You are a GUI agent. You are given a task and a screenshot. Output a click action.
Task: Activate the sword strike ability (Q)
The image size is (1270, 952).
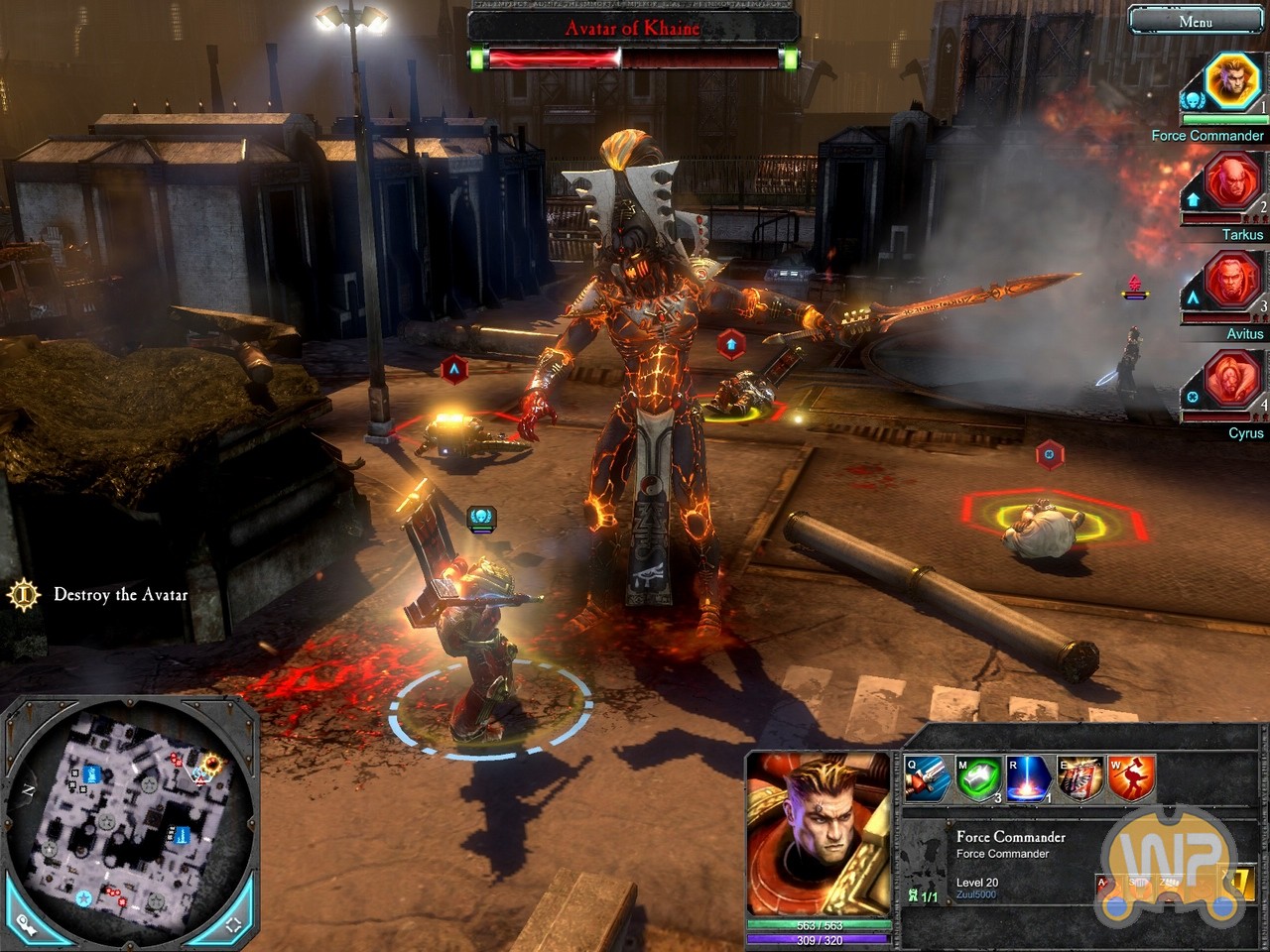[x=928, y=778]
